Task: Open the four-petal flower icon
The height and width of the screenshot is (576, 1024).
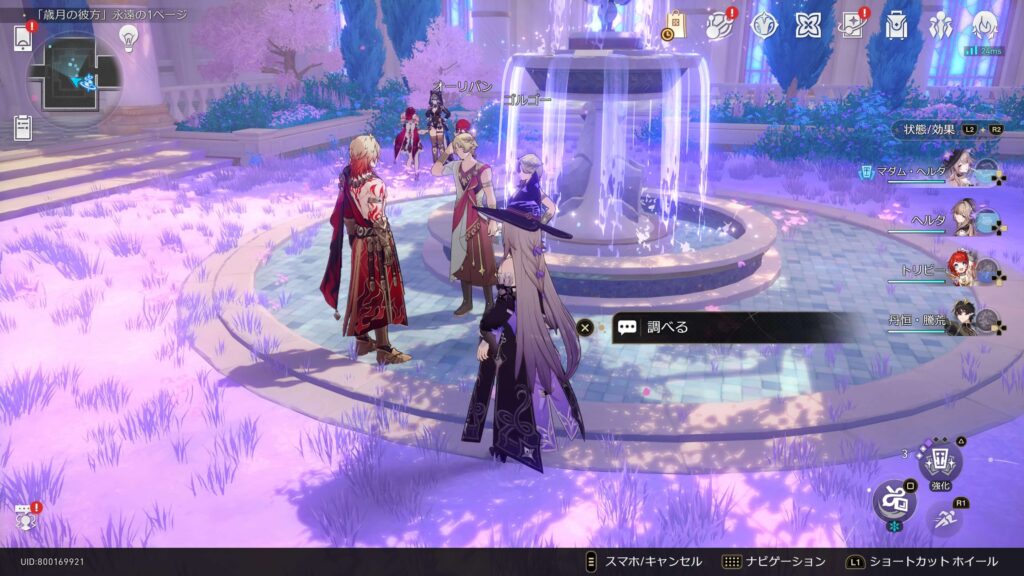Action: tap(807, 25)
